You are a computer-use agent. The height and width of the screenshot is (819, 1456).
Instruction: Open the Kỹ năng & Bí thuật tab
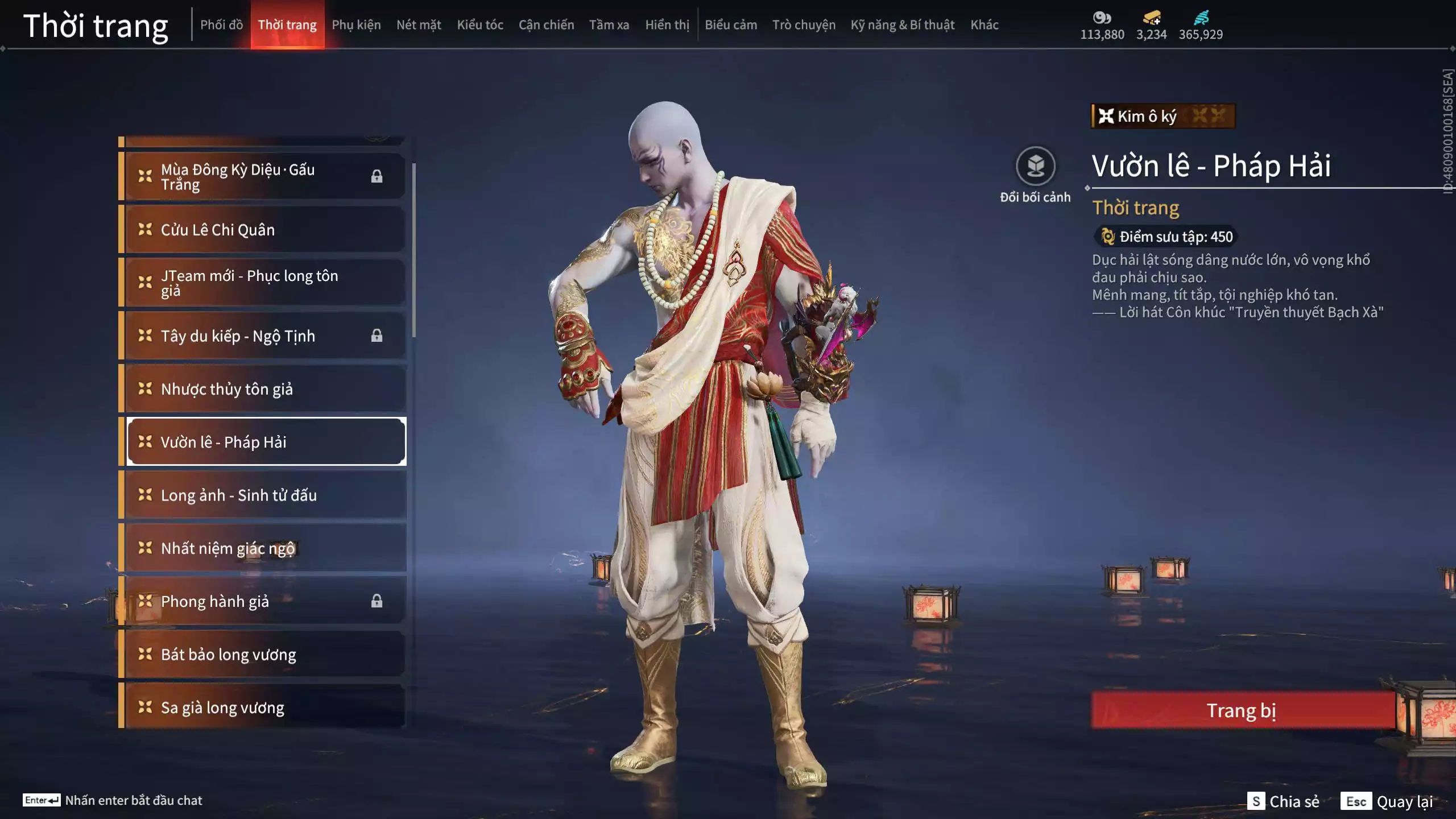tap(902, 25)
